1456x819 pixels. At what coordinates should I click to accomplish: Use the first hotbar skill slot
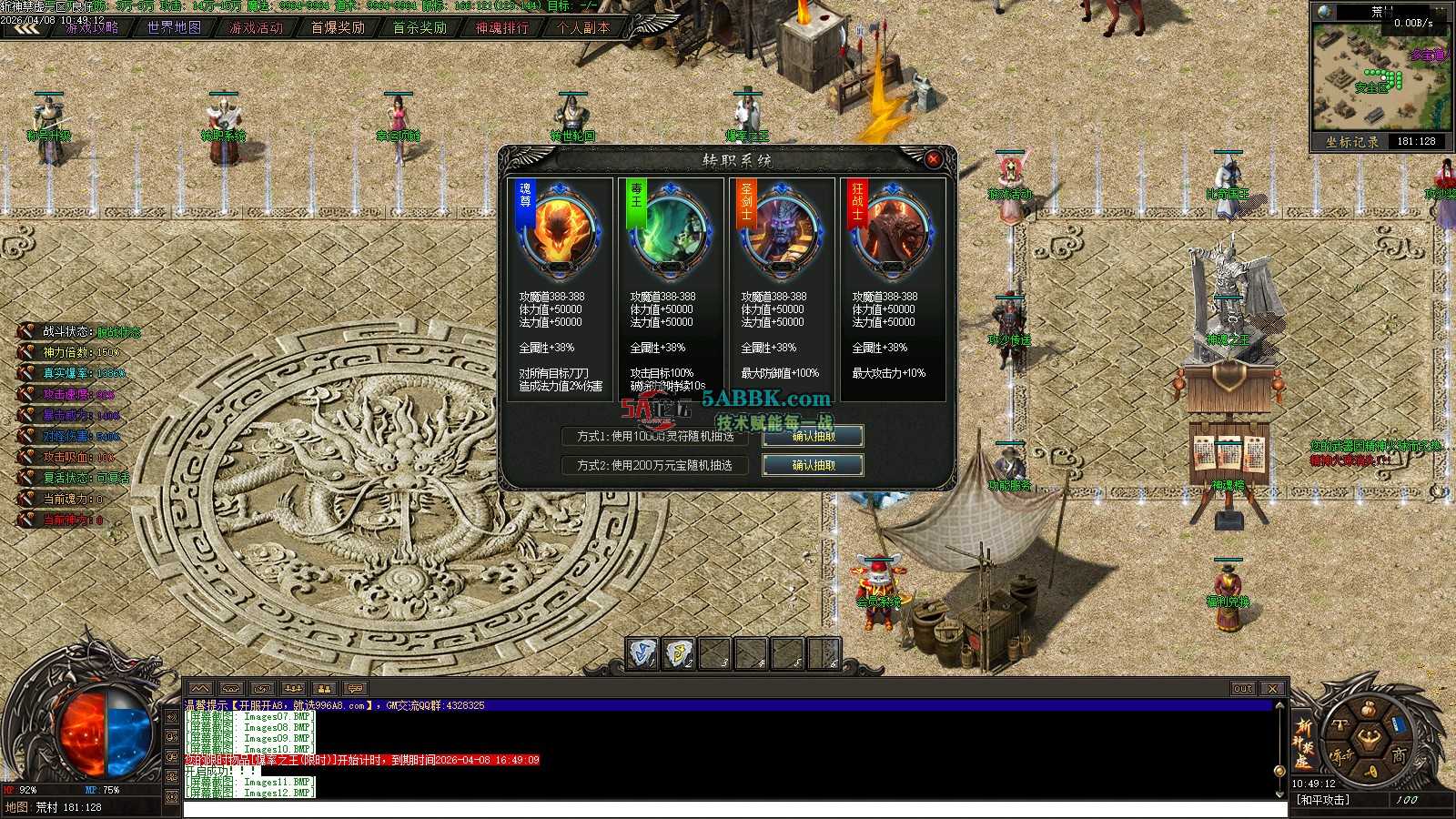coord(642,653)
